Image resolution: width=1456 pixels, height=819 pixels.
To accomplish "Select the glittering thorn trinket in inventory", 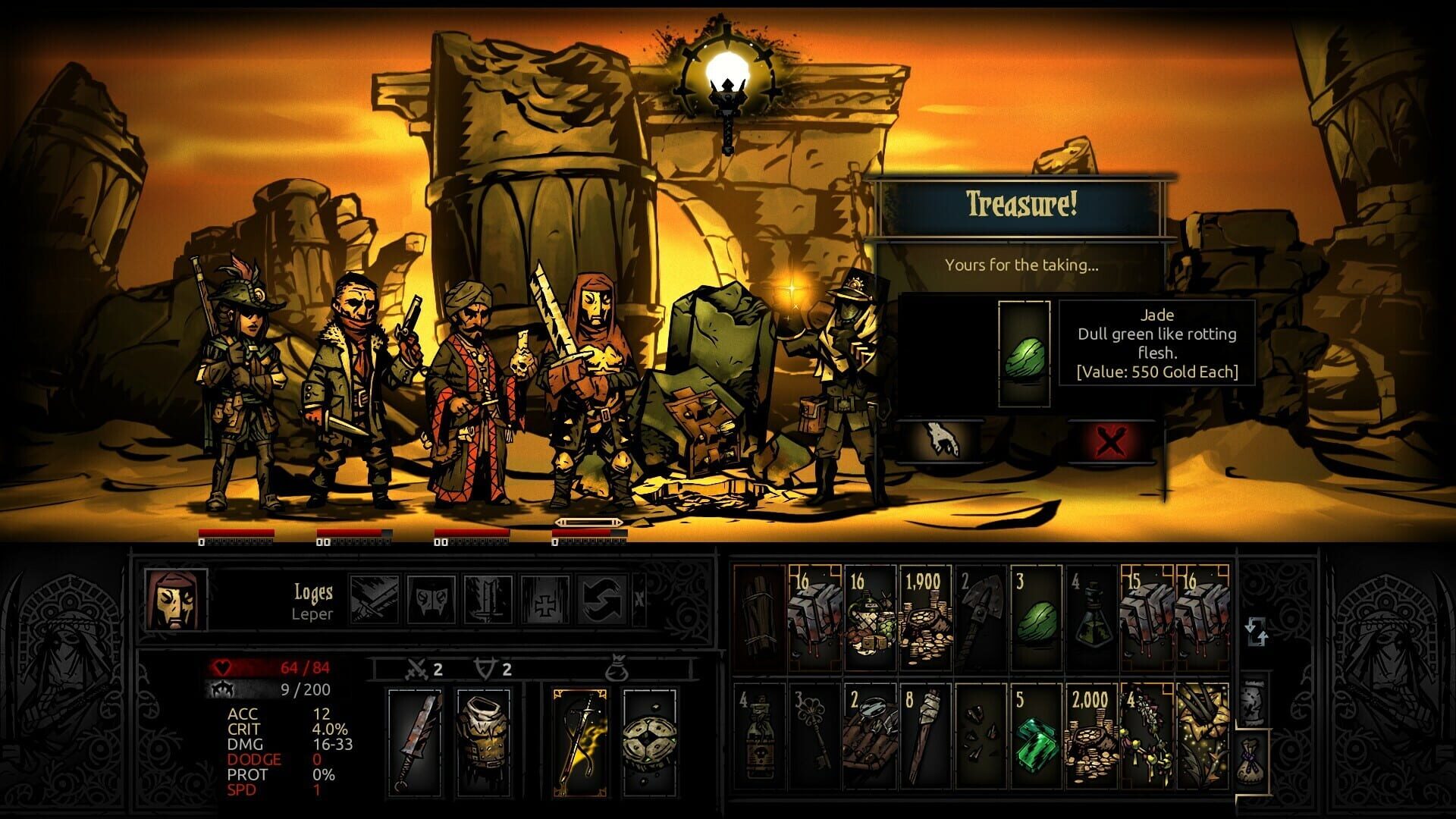I will tap(1202, 736).
